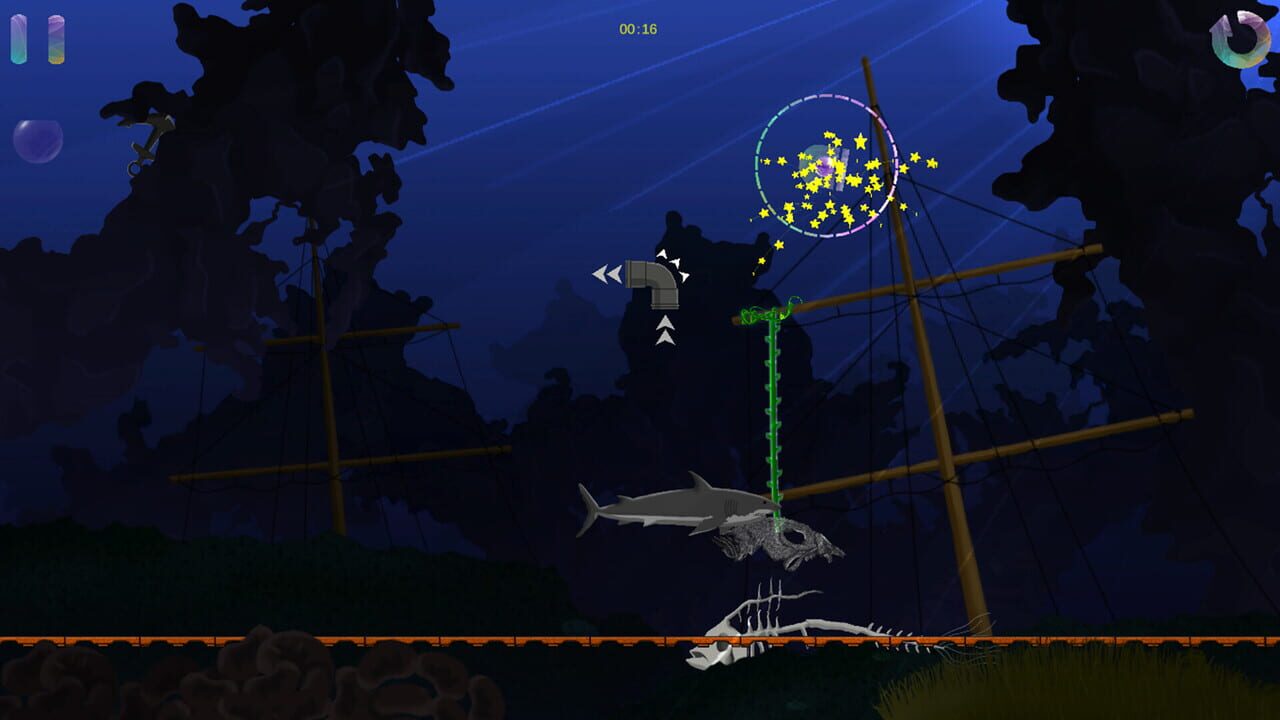Viewport: 1280px width, 720px height.
Task: Restart the level using the circular arrow icon
Action: (1243, 40)
